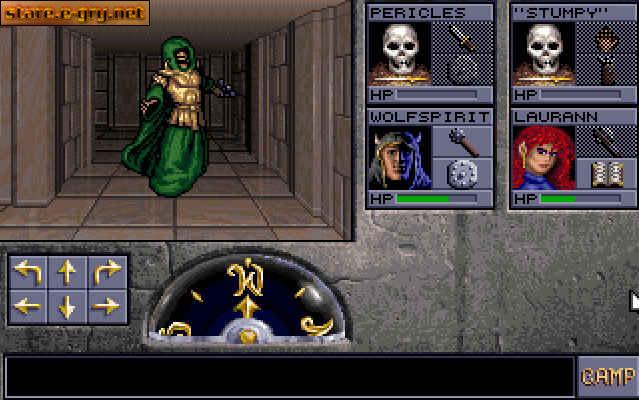Open the CAMP menu
The image size is (639, 400).
tap(607, 377)
